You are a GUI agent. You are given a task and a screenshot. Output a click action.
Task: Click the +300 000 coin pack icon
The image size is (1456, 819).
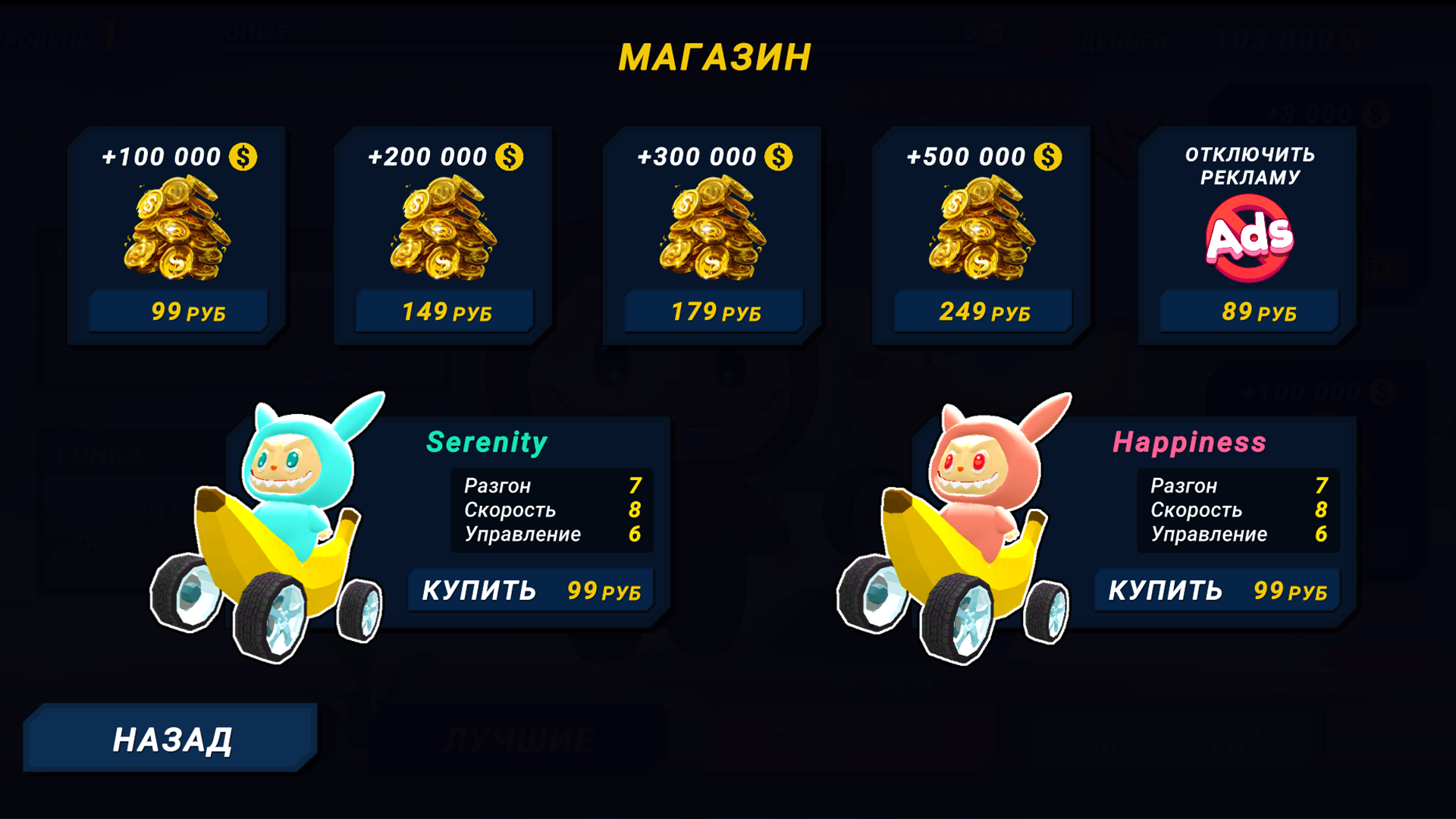tap(713, 227)
